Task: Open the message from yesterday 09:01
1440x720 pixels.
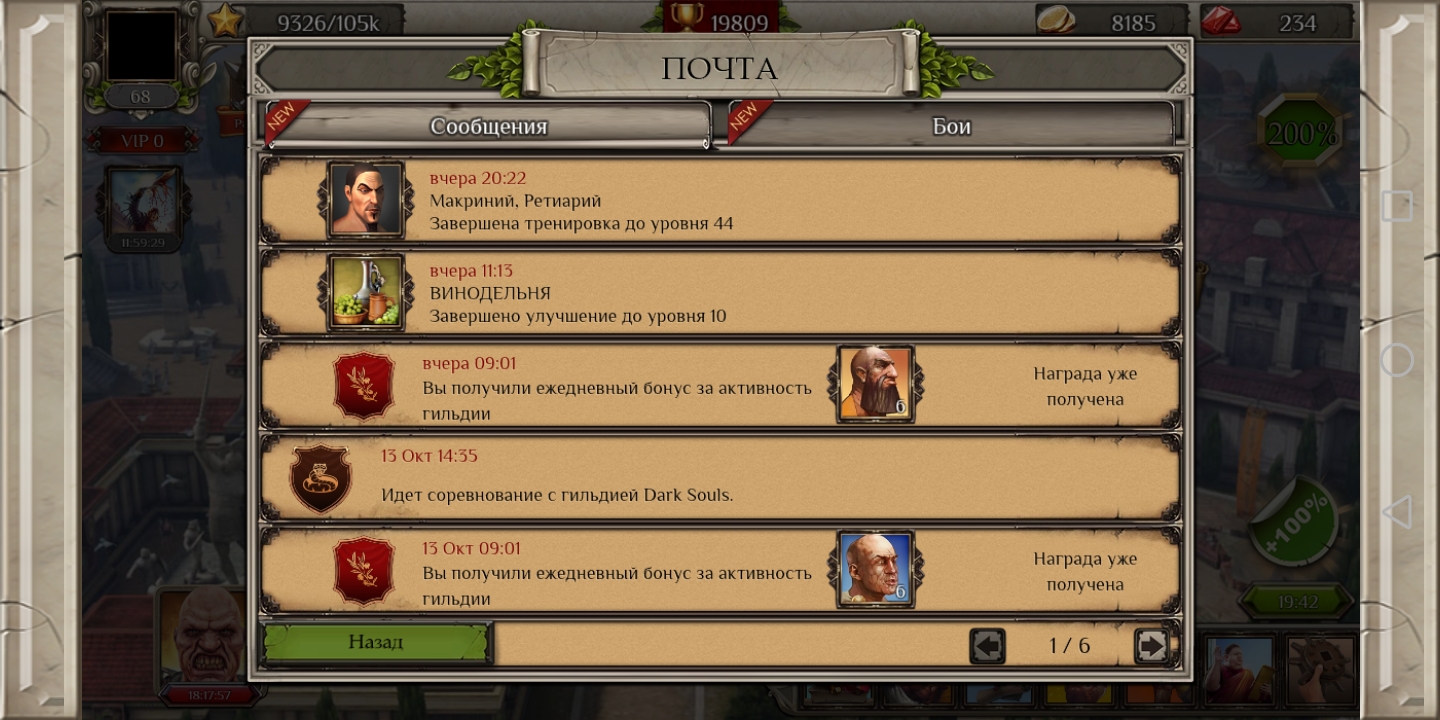Action: point(616,388)
